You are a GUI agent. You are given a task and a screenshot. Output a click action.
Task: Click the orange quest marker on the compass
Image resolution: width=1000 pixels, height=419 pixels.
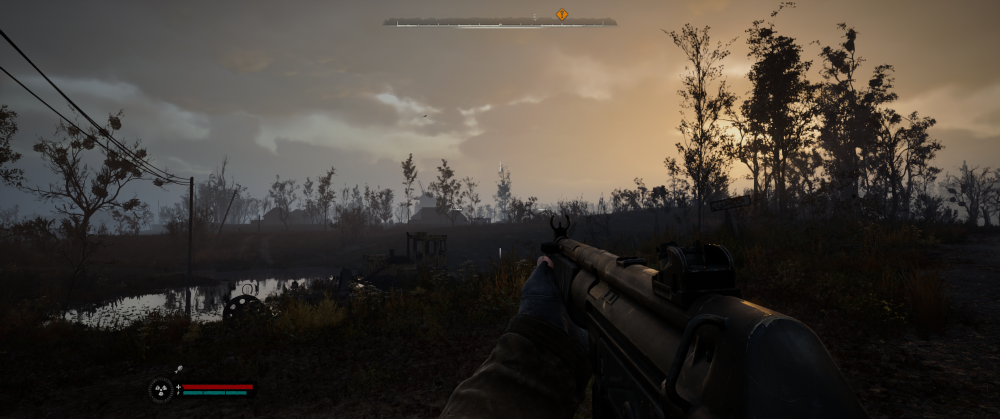tap(561, 14)
